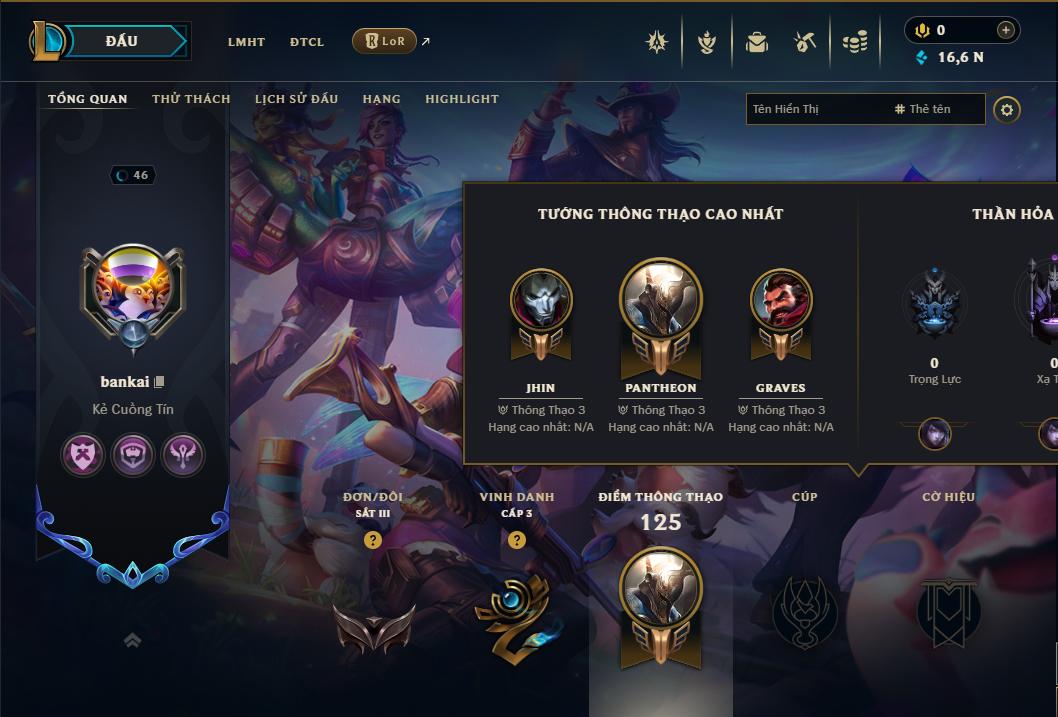The width and height of the screenshot is (1058, 717).
Task: Open the collection backpack icon
Action: point(757,42)
